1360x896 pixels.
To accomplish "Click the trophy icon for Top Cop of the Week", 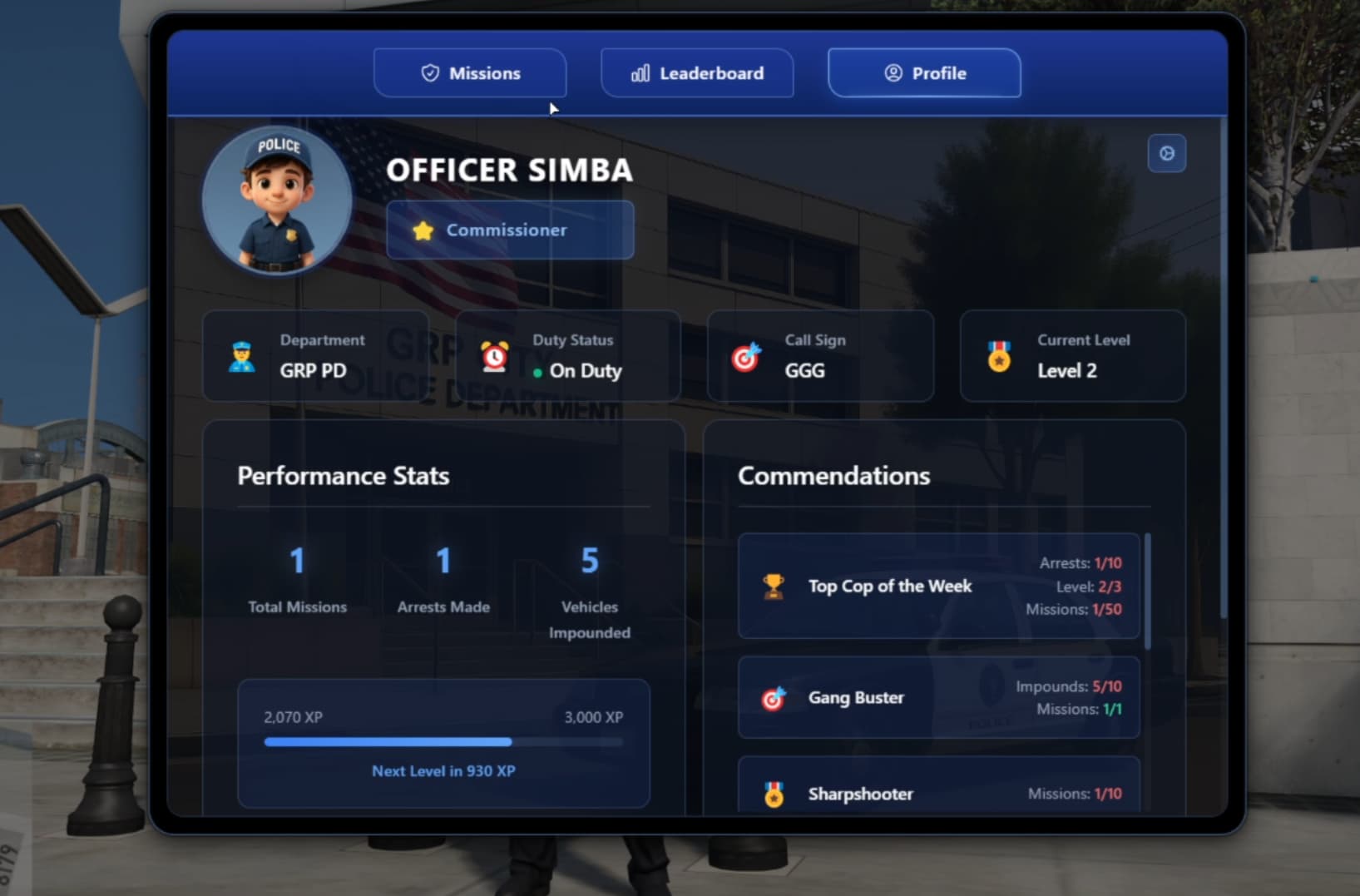I will (x=771, y=586).
